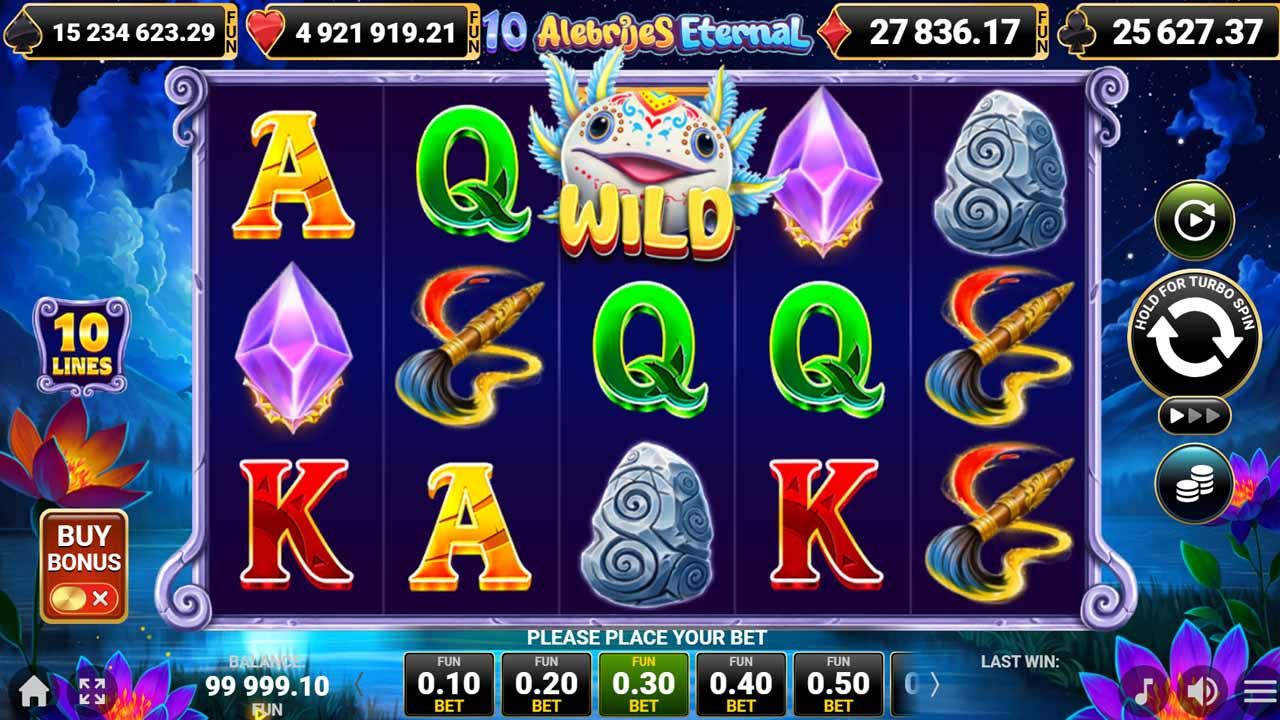Open the hamburger menu
The height and width of the screenshot is (720, 1280).
1259,690
